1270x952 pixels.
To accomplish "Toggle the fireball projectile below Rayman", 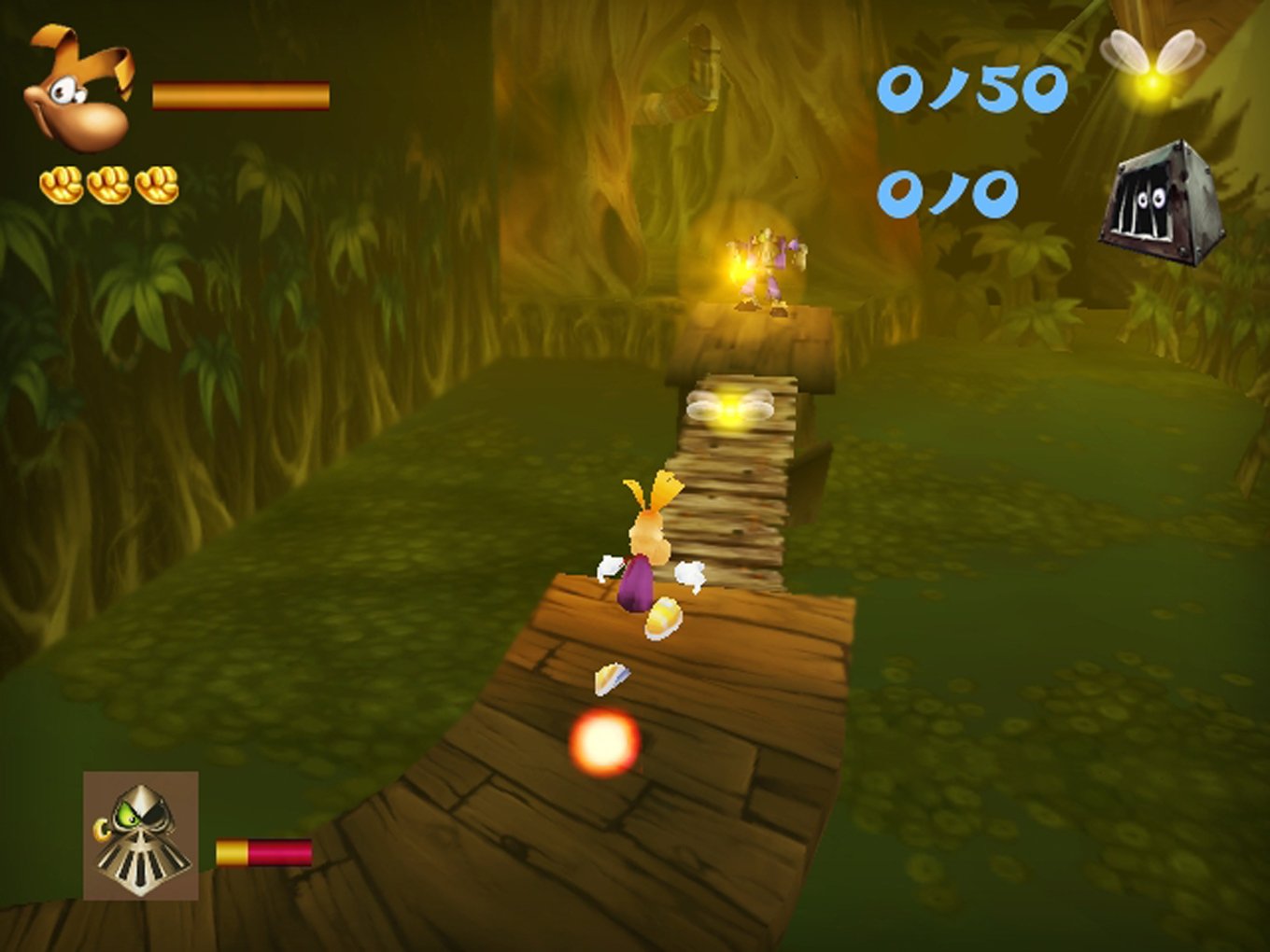I will point(604,740).
